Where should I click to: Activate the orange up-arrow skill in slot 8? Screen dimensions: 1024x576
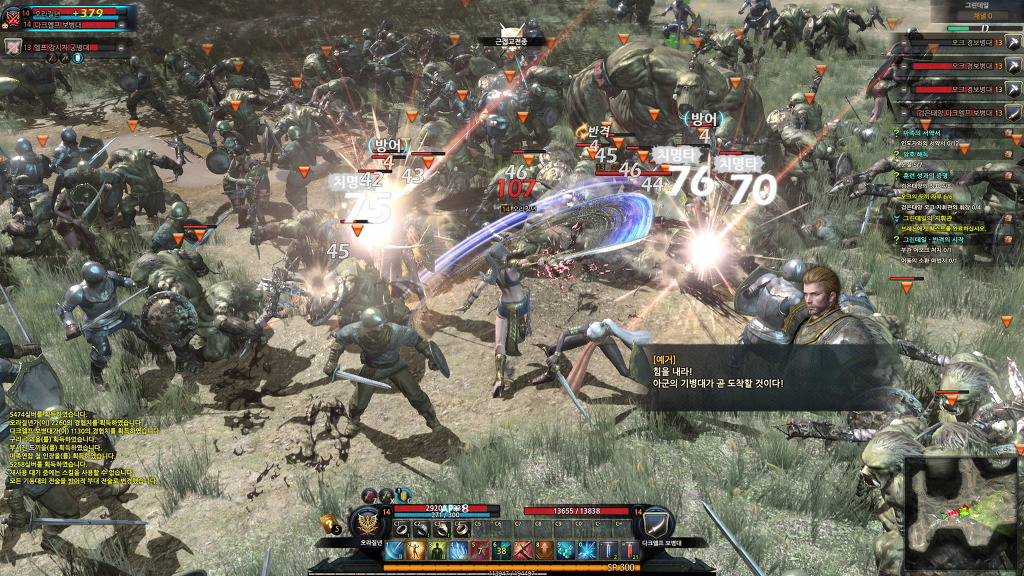coord(543,550)
